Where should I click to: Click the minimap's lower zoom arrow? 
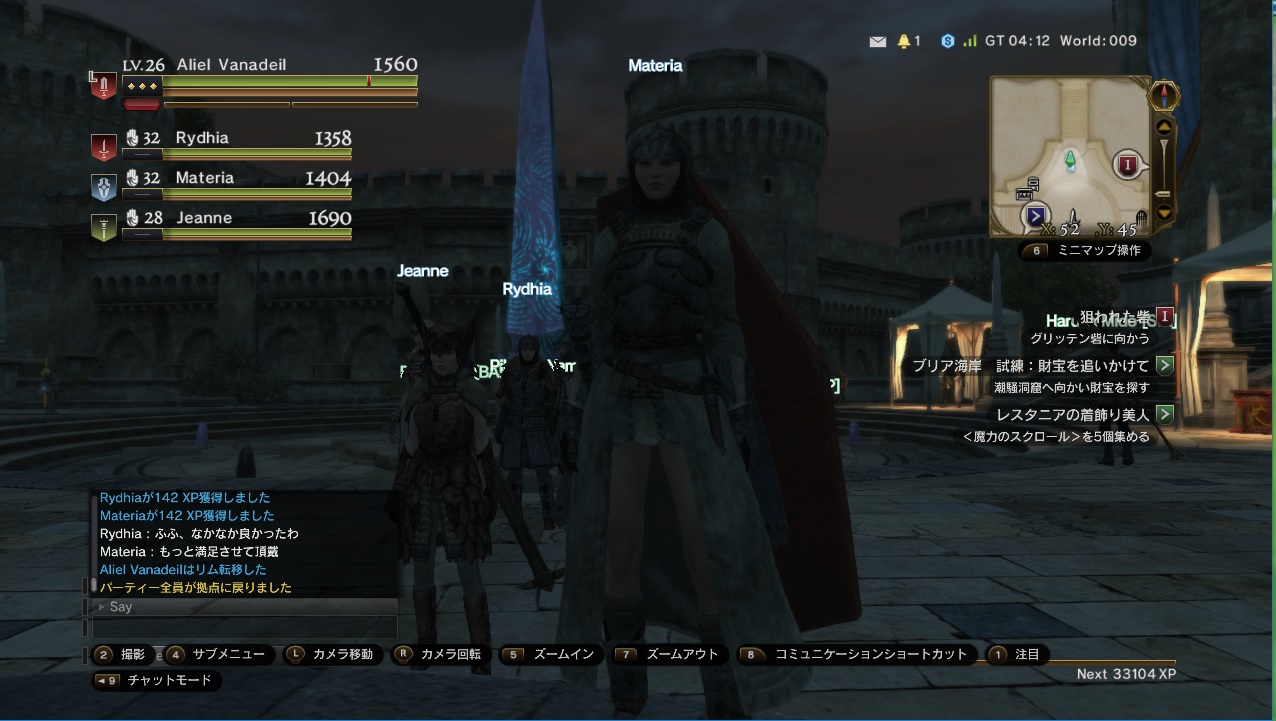coord(1163,212)
